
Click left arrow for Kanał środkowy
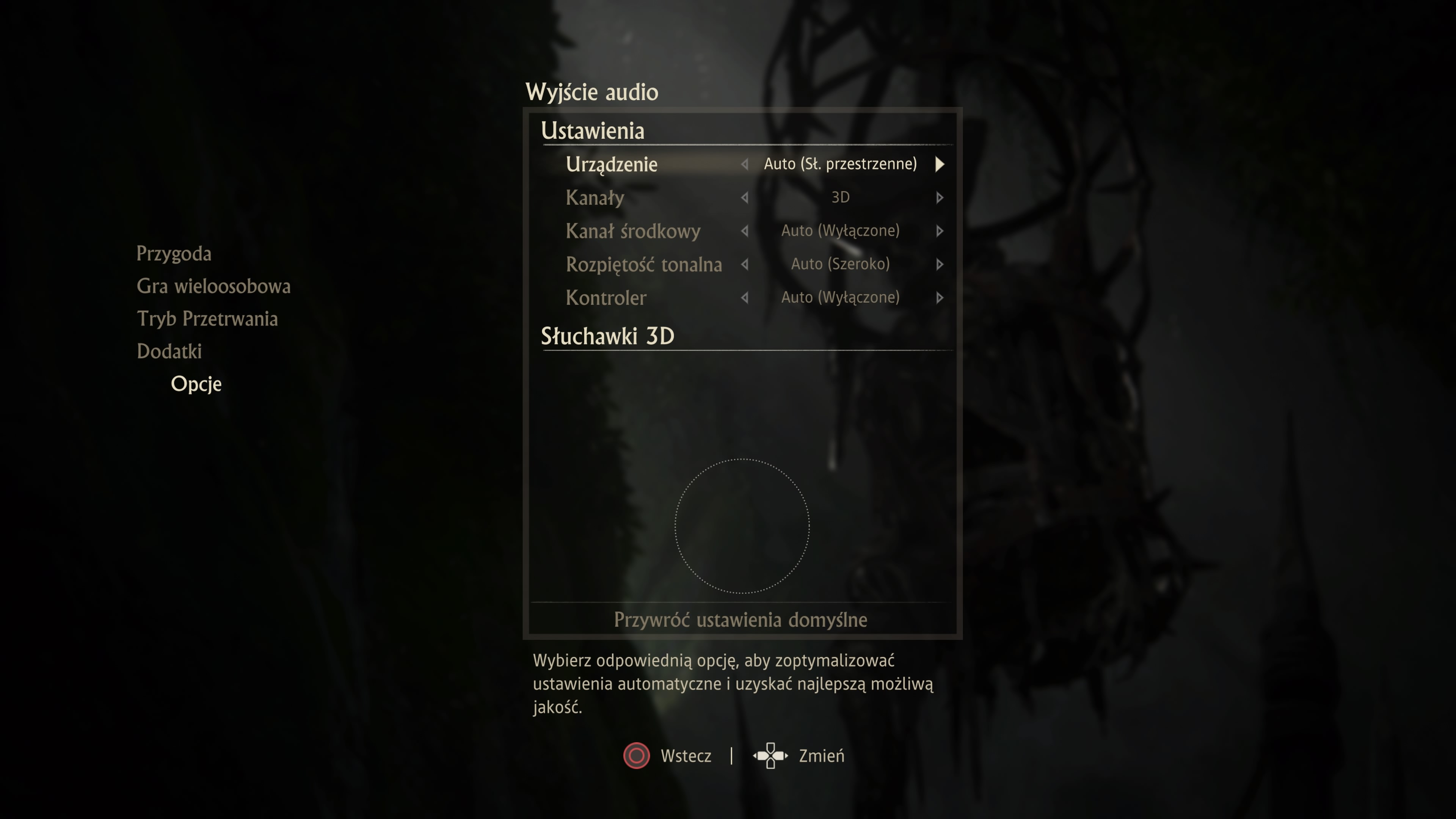[744, 231]
